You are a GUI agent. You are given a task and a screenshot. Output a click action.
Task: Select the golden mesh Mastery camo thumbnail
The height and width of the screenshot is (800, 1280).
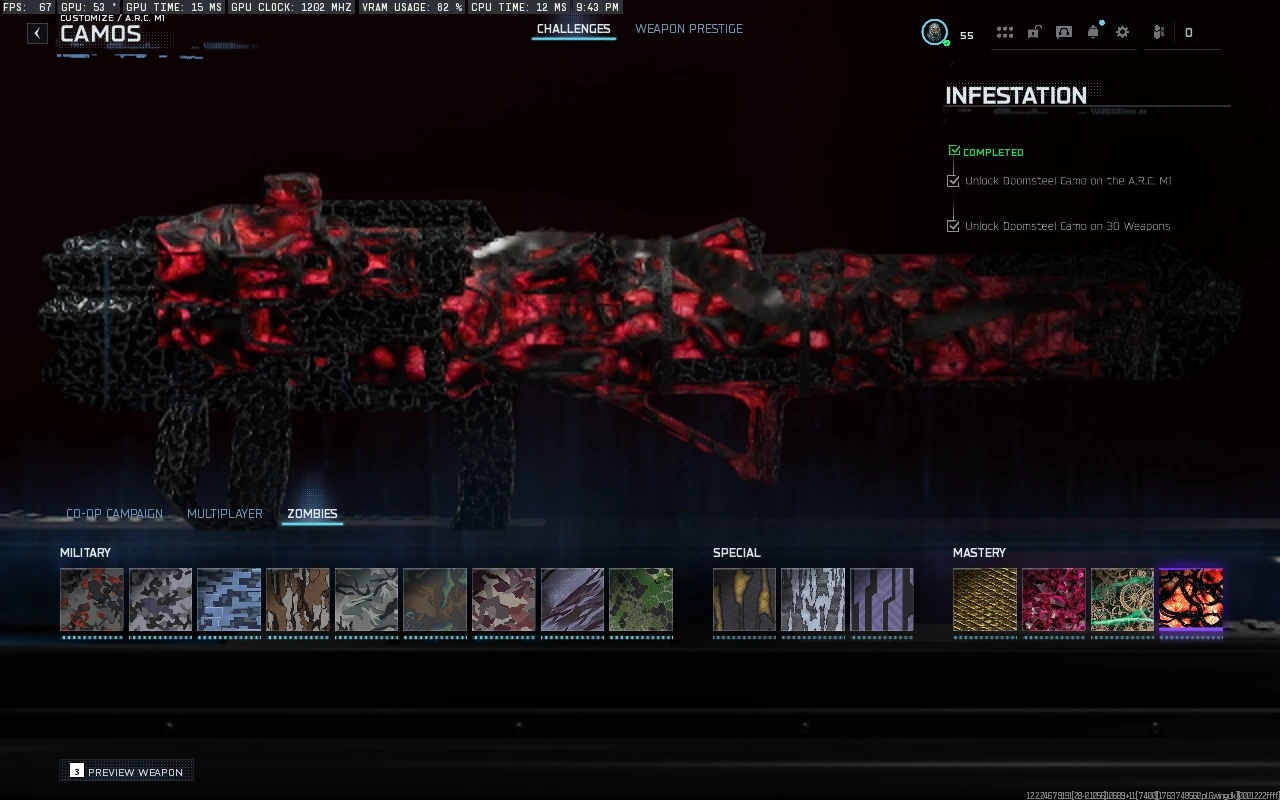pyautogui.click(x=984, y=601)
